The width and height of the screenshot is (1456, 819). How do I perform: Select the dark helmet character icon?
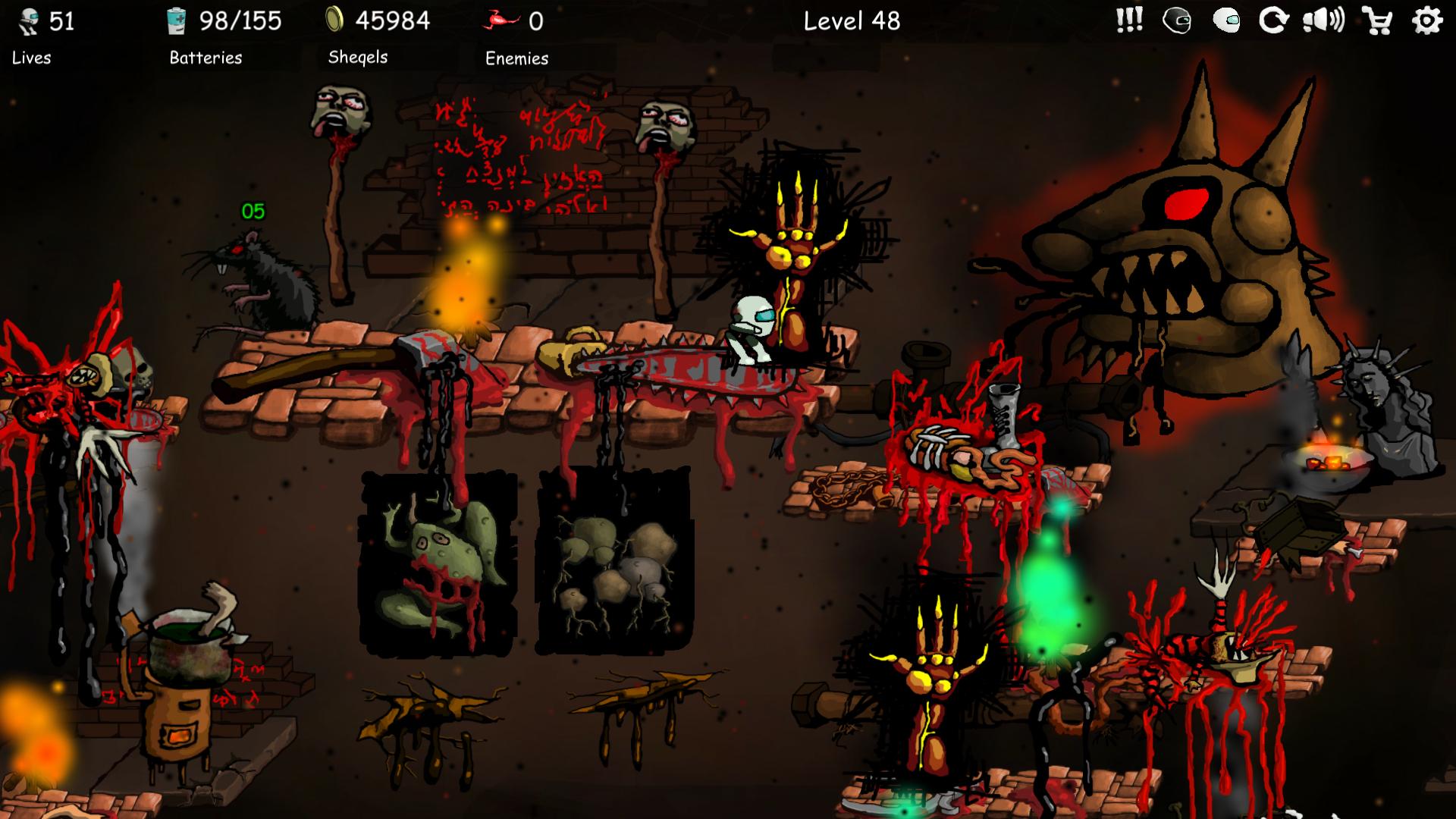coord(1178,21)
